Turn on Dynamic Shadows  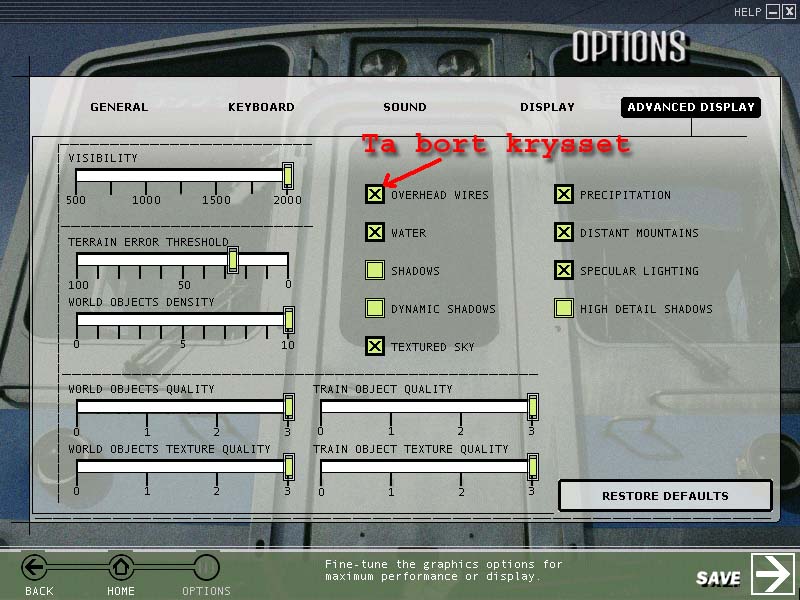coord(375,308)
